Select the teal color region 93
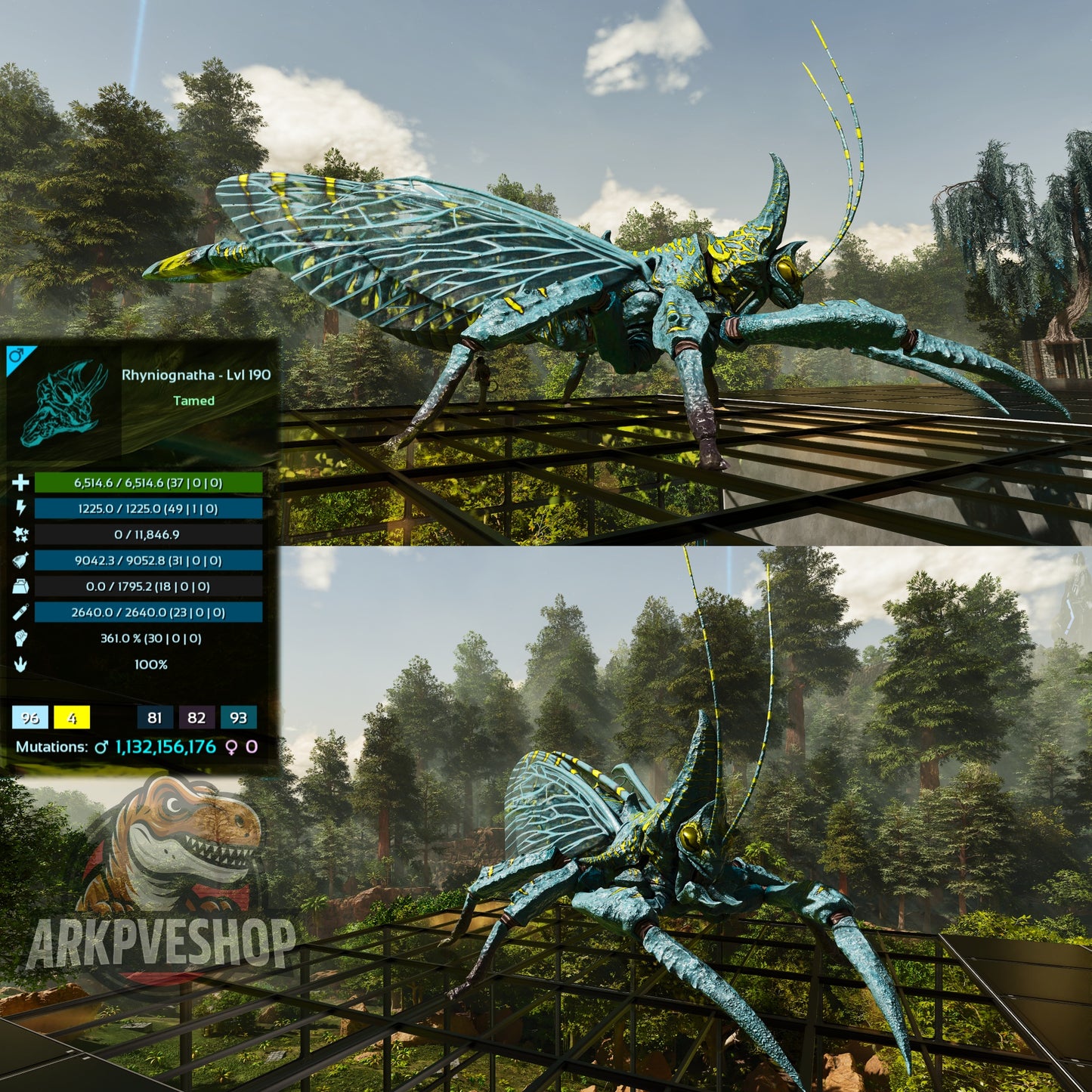Image resolution: width=1092 pixels, height=1092 pixels. [238, 717]
